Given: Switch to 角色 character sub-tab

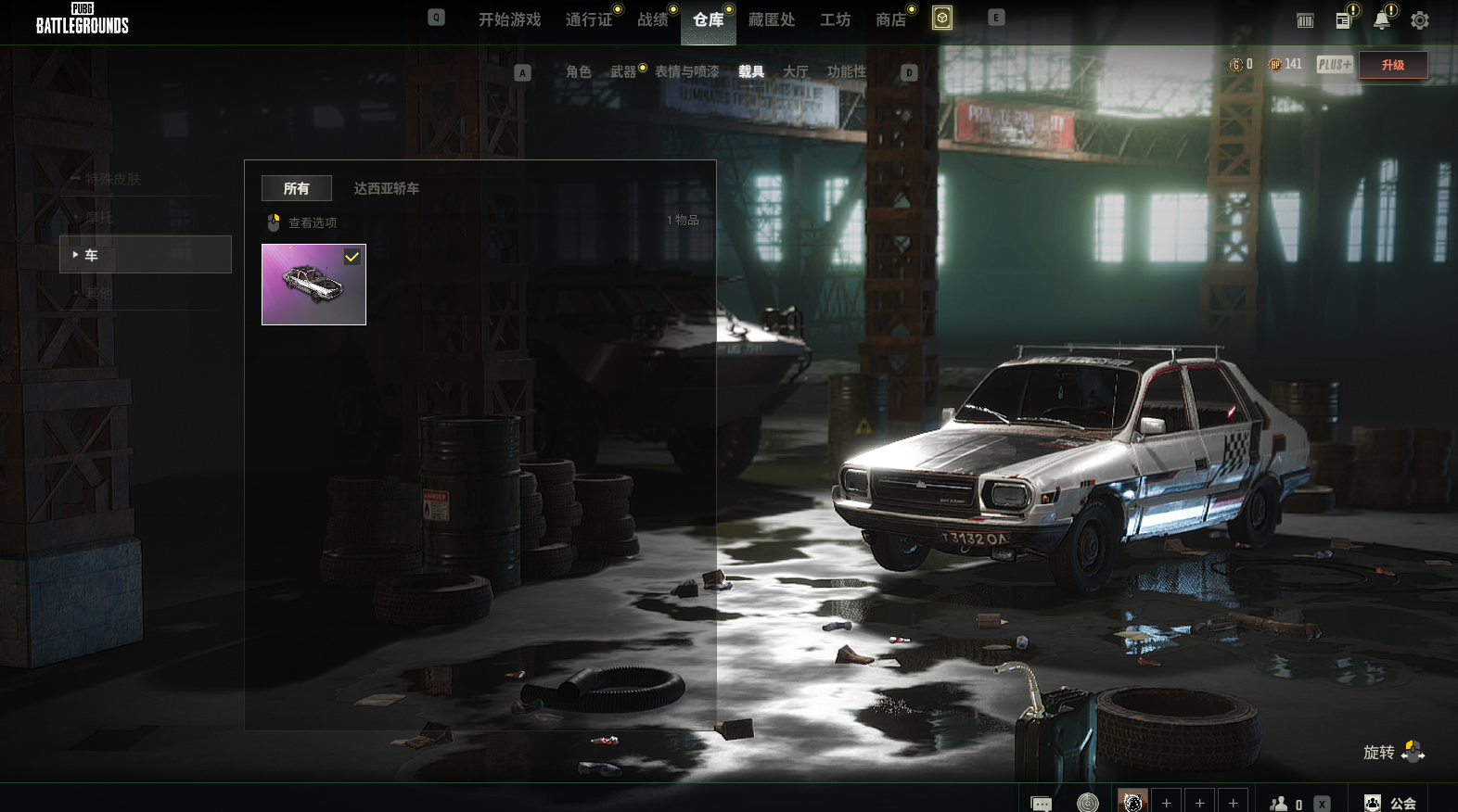Looking at the screenshot, I should 578,71.
